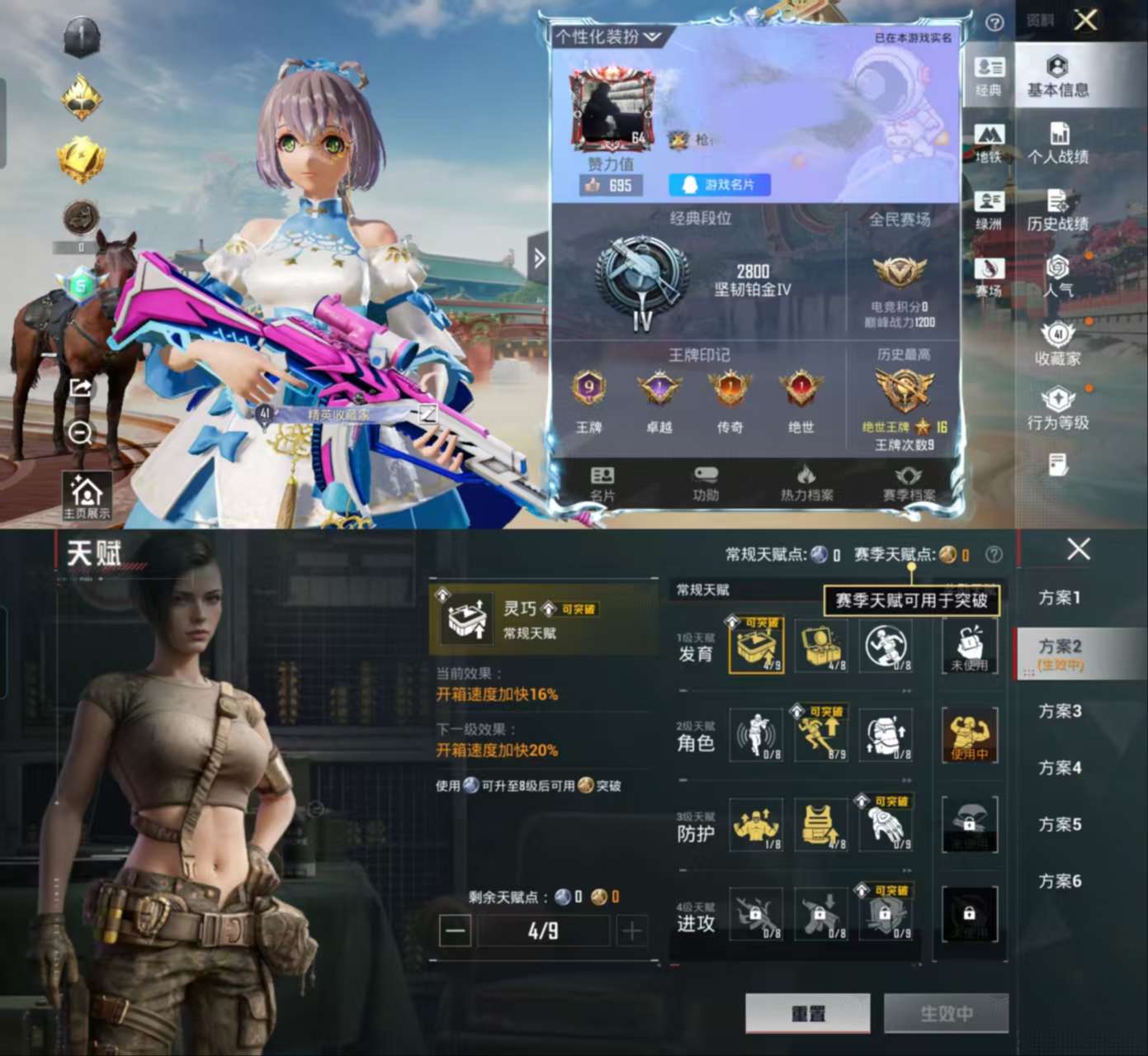The image size is (1148, 1056).
Task: Show the 行为等级 behavior level
Action: pyautogui.click(x=1057, y=410)
